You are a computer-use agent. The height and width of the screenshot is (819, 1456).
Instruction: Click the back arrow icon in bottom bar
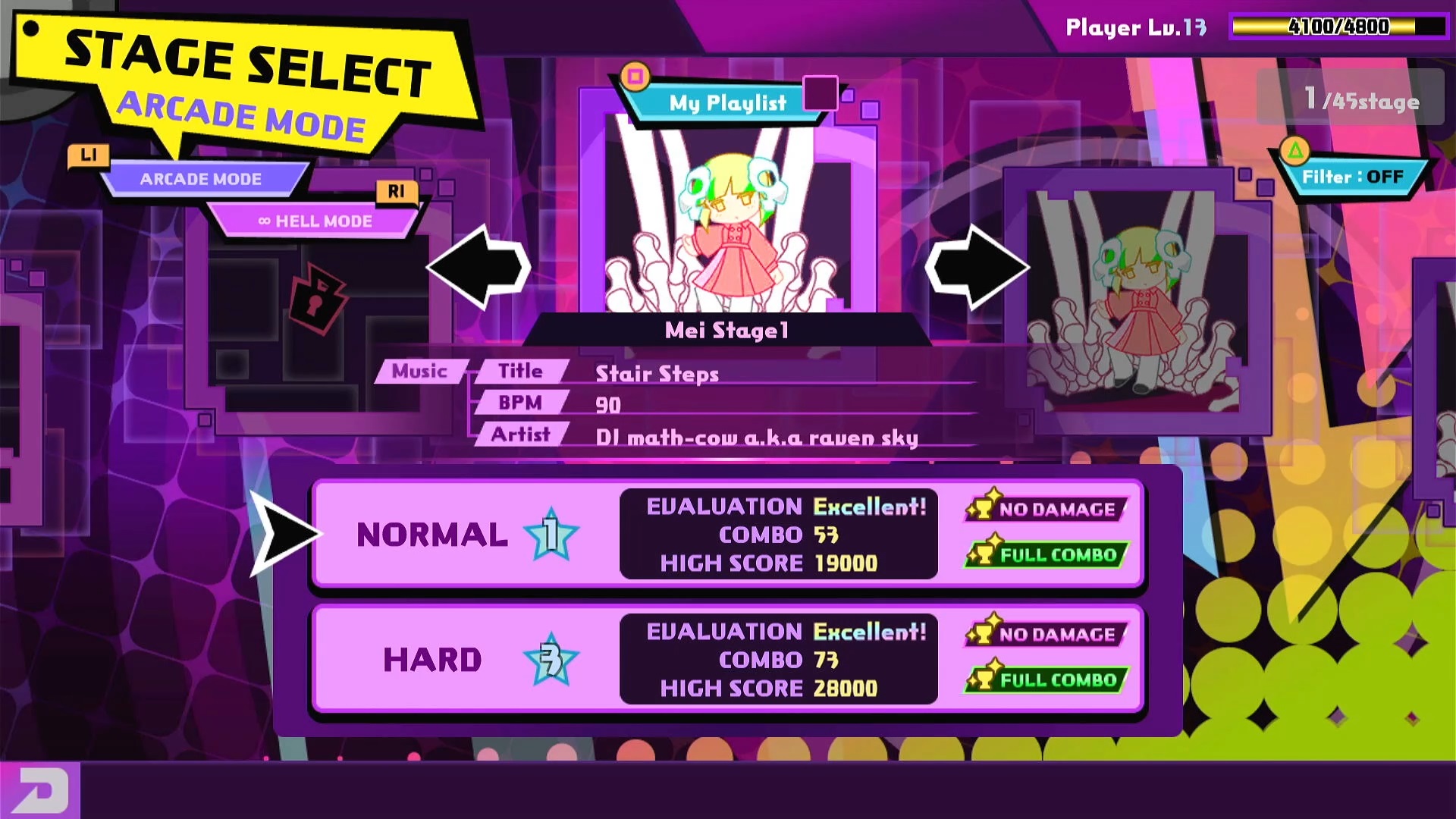coord(39,791)
